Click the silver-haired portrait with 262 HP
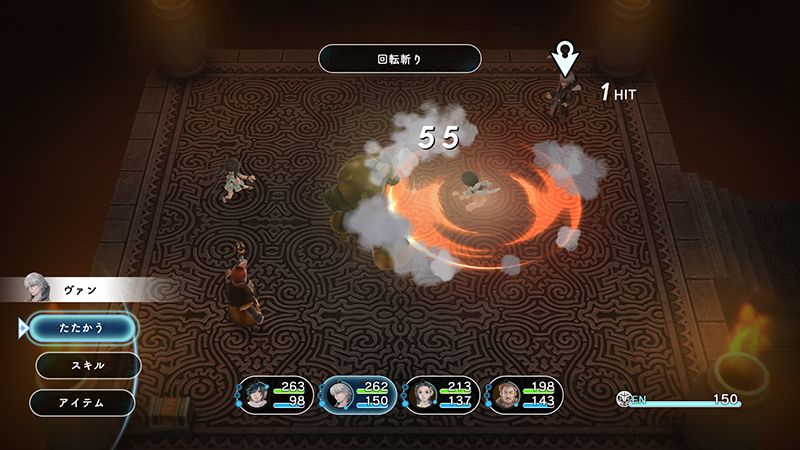800x450 pixels. (337, 396)
